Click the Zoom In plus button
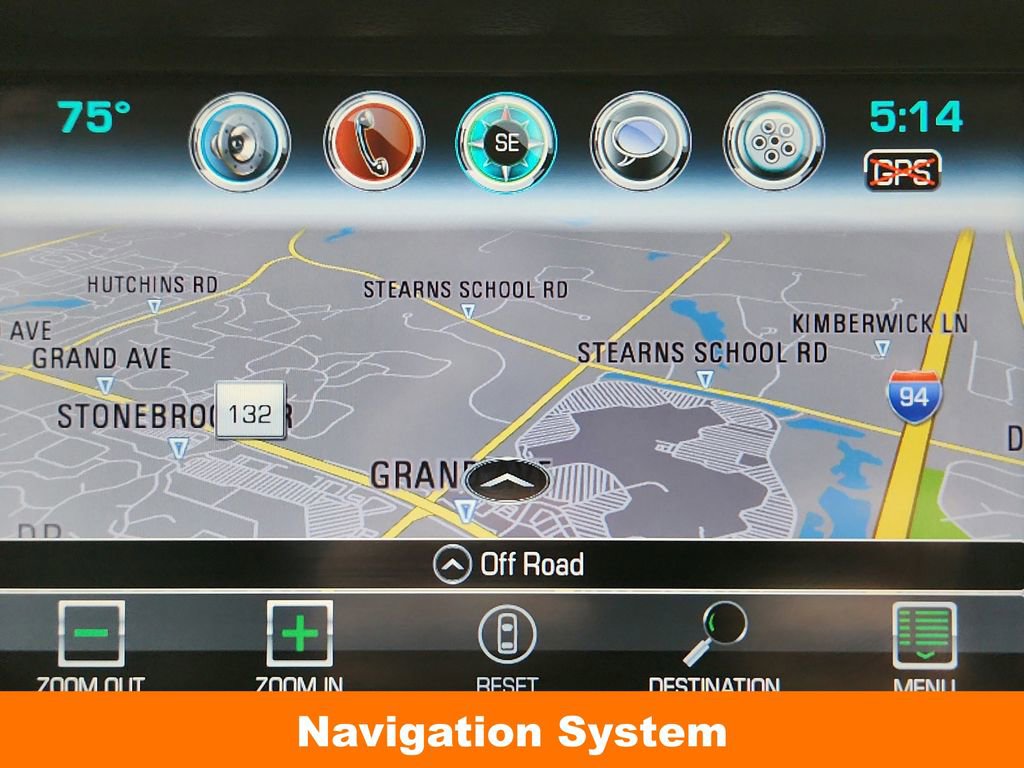Viewport: 1024px width, 768px height. pos(299,634)
